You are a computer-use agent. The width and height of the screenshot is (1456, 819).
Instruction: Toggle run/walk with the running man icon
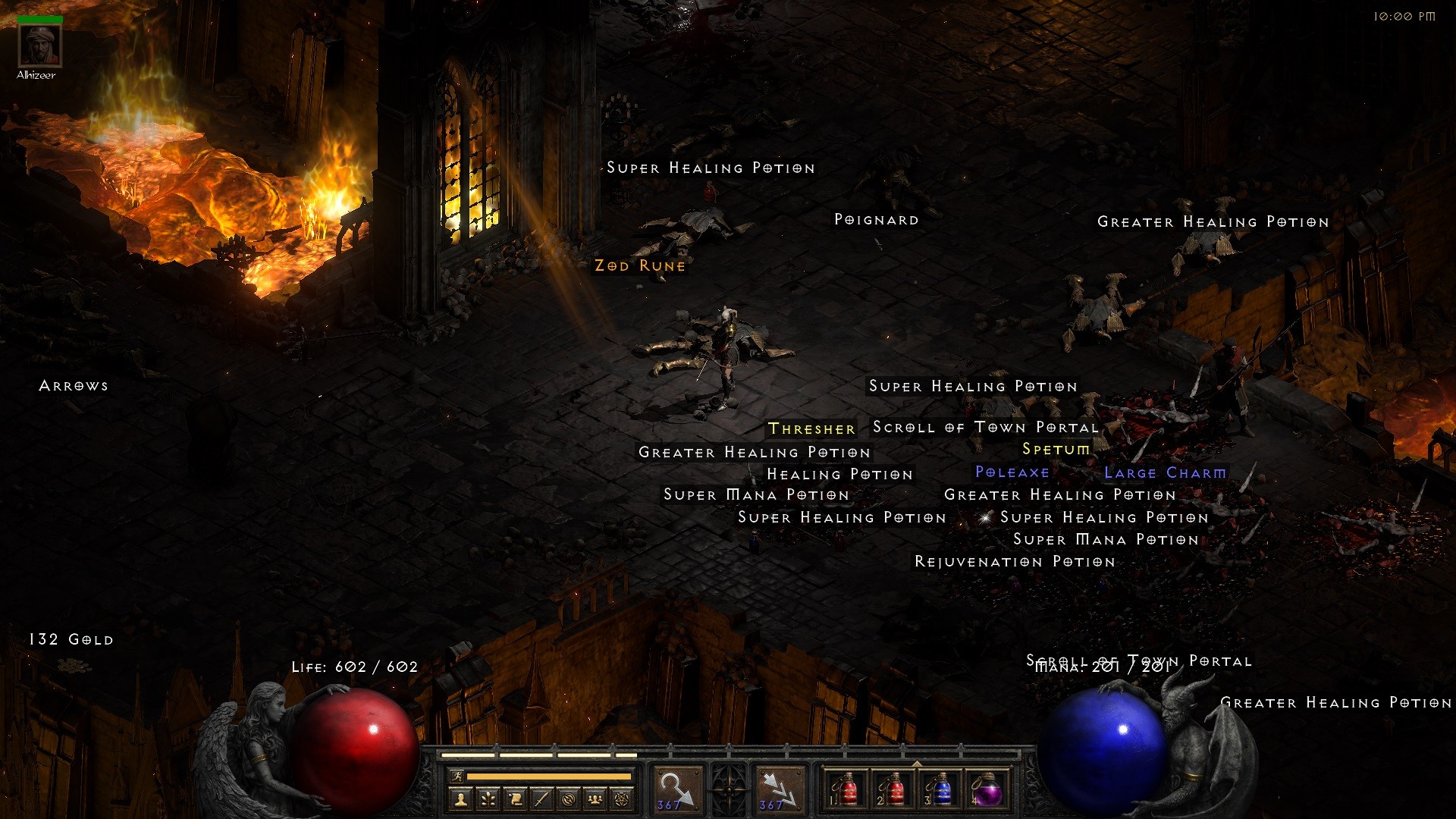[x=457, y=777]
